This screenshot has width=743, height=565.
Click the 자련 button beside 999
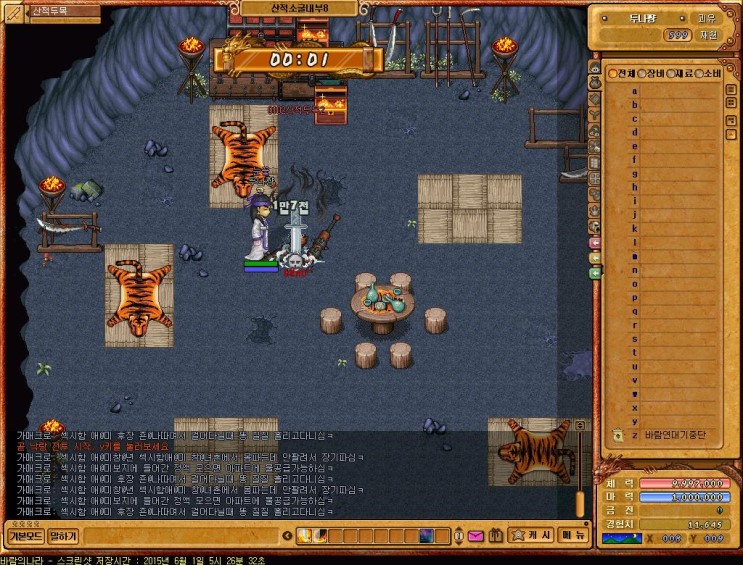click(x=708, y=35)
